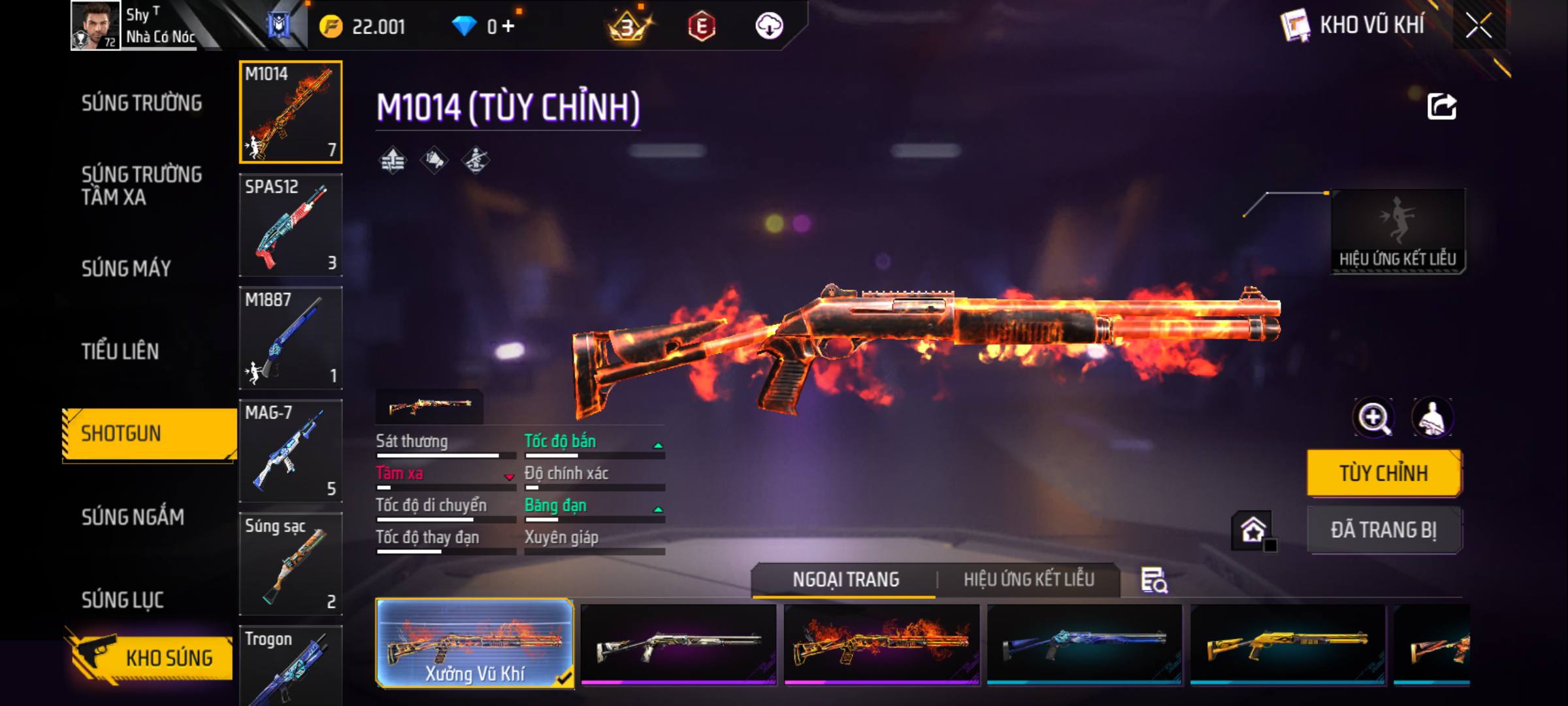The image size is (1568, 706).
Task: Open the diamond top-up plus button
Action: 508,27
